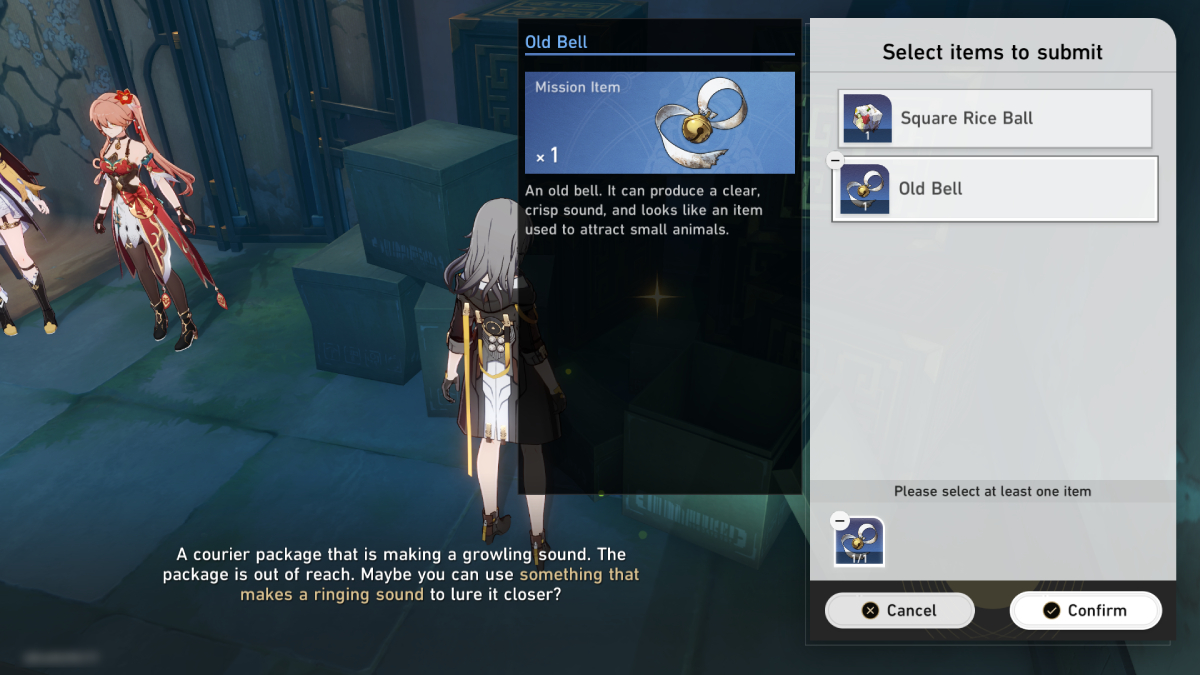Screen dimensions: 1200x675
Task: Confirm the item submission
Action: [x=1085, y=610]
